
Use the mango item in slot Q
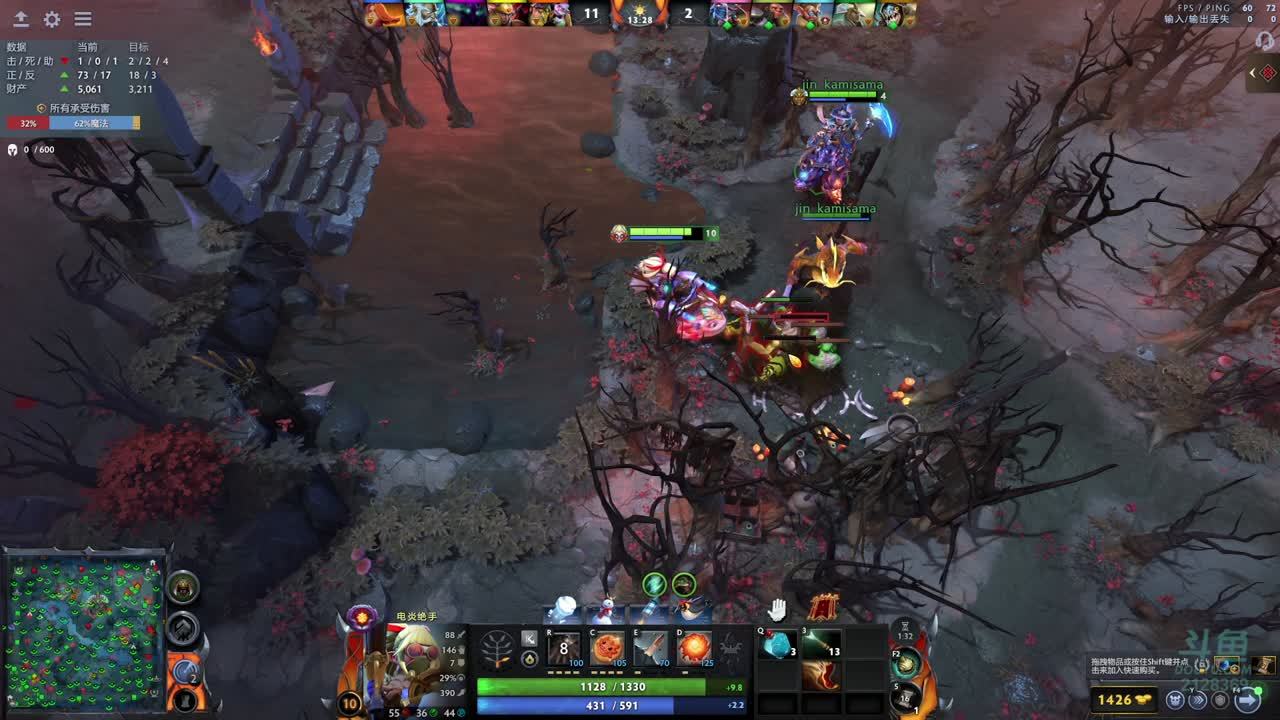[777, 645]
